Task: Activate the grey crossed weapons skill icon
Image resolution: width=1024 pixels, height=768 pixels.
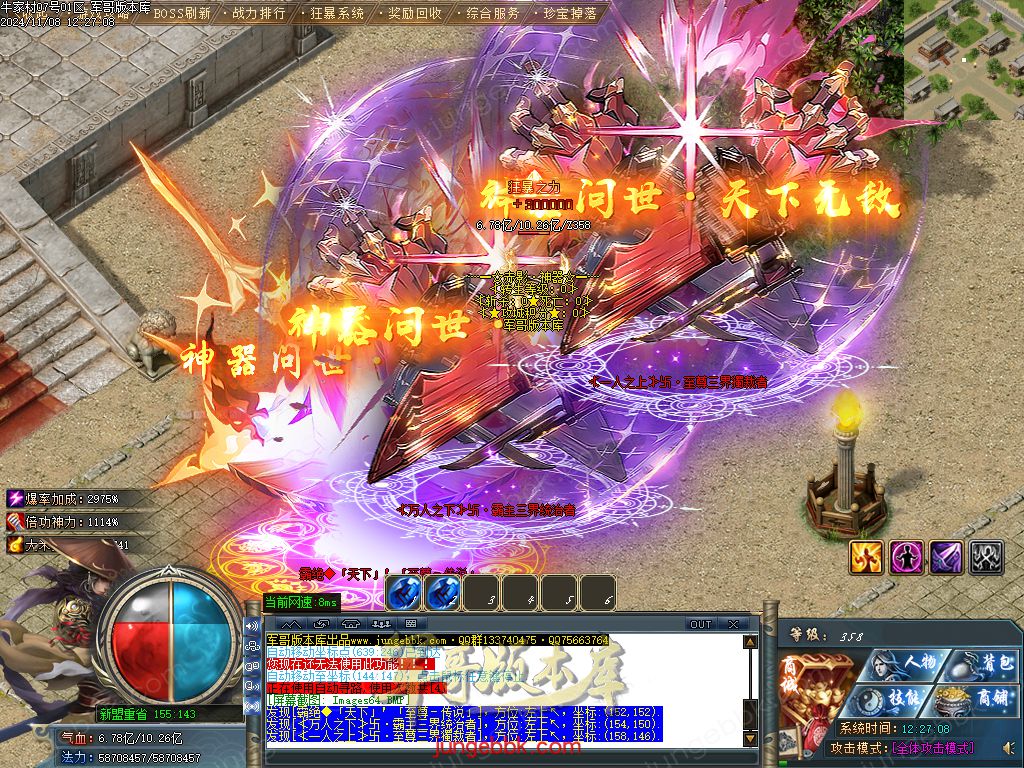Action: click(x=986, y=557)
